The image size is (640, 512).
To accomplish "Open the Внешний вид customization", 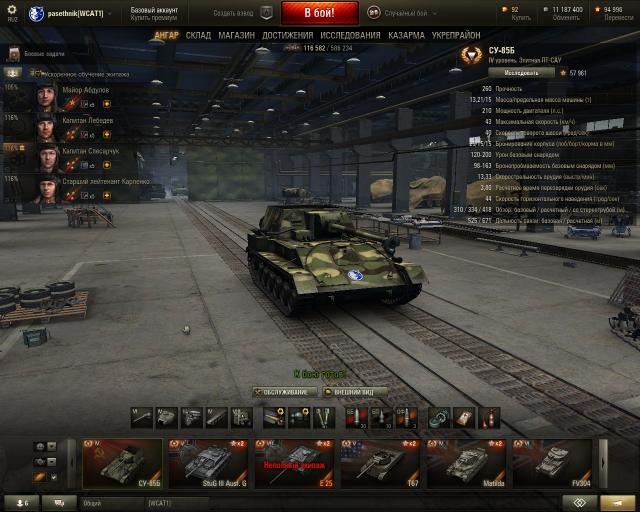I will point(355,392).
